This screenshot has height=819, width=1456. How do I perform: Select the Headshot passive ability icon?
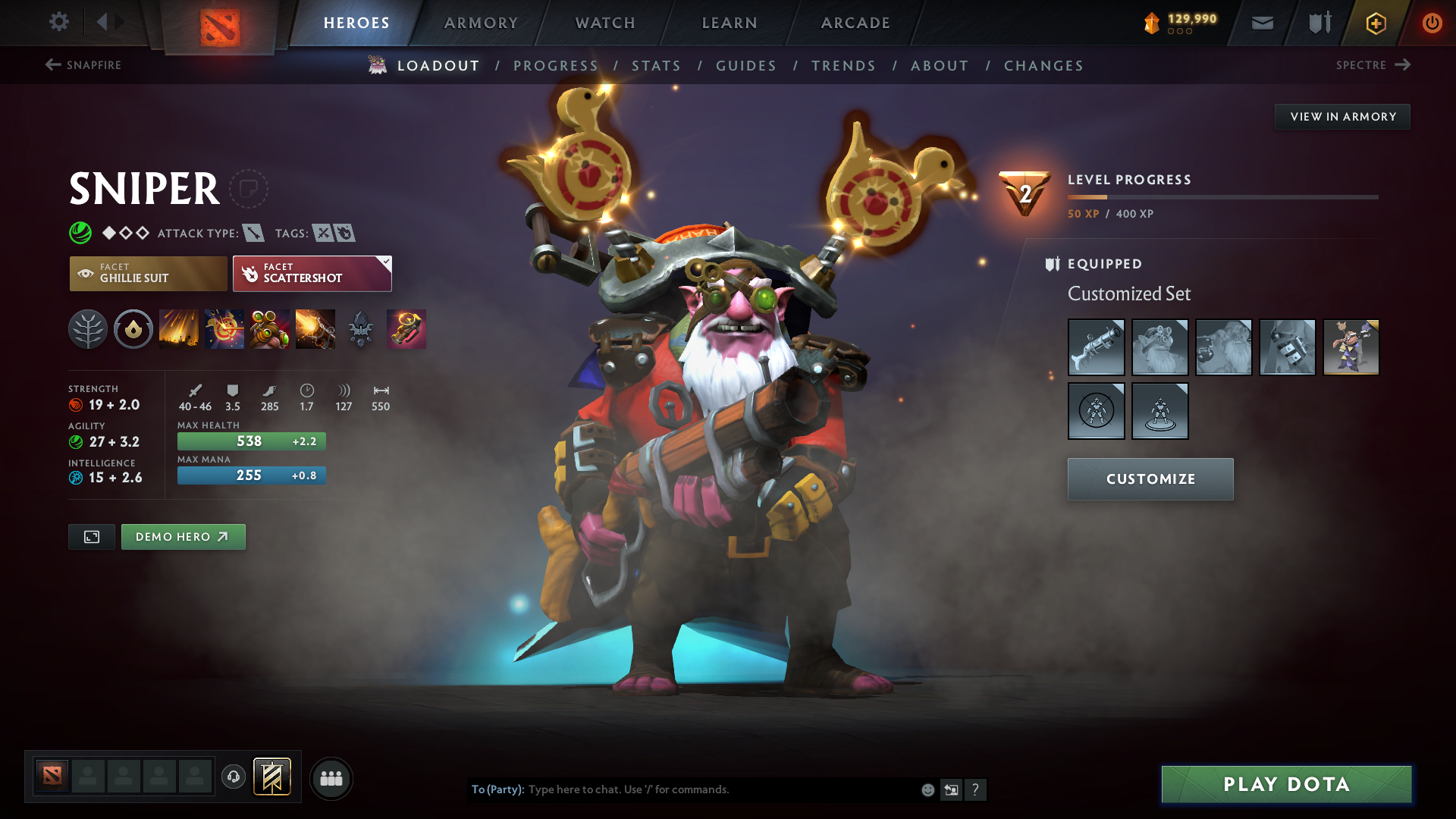[224, 329]
